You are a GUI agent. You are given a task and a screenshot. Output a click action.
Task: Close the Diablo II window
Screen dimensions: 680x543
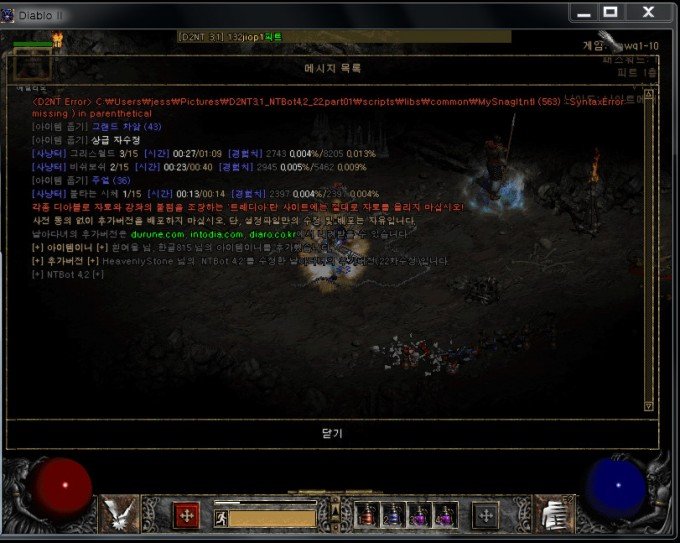(x=648, y=12)
